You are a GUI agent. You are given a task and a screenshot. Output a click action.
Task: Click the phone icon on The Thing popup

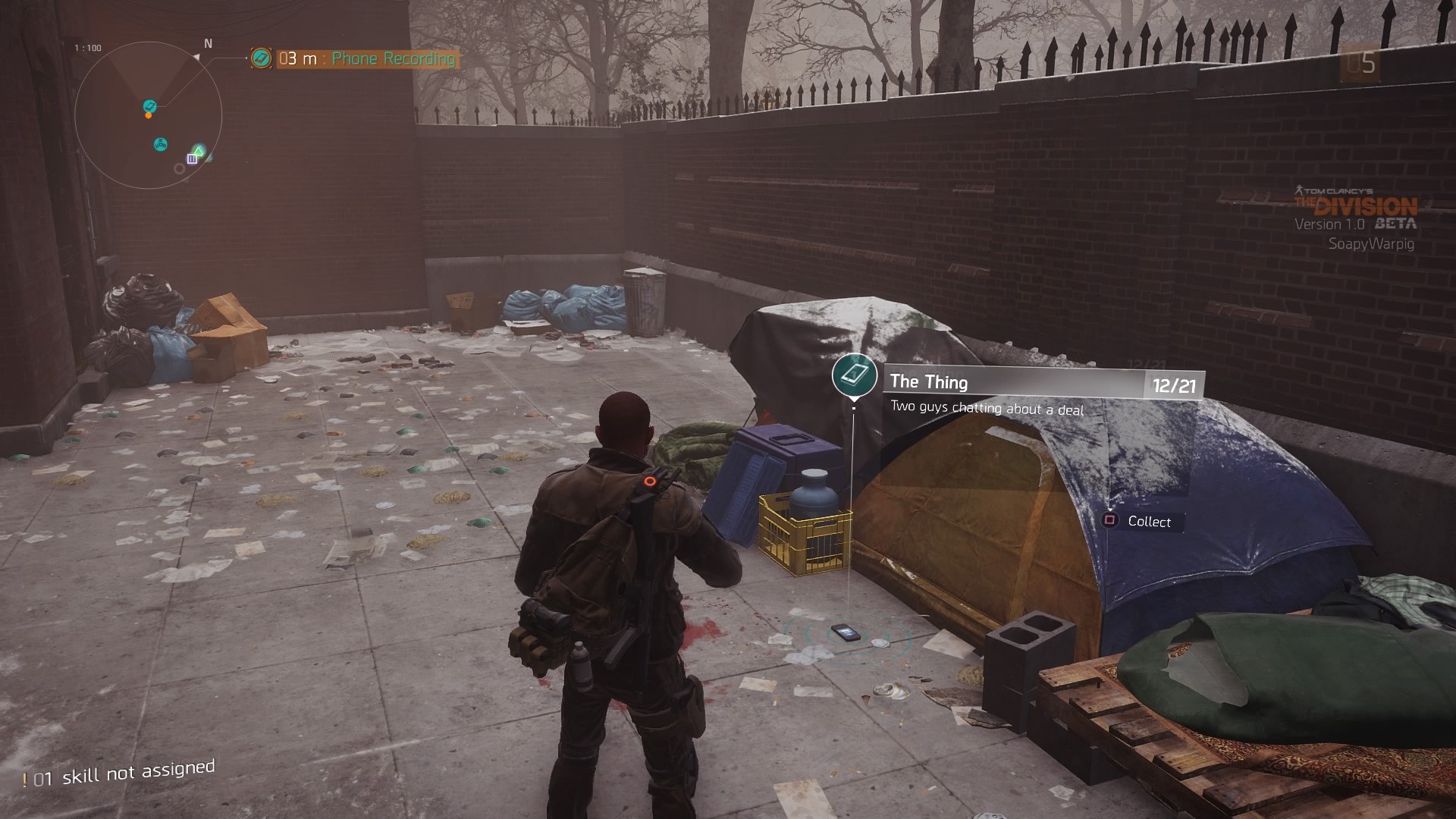click(855, 374)
